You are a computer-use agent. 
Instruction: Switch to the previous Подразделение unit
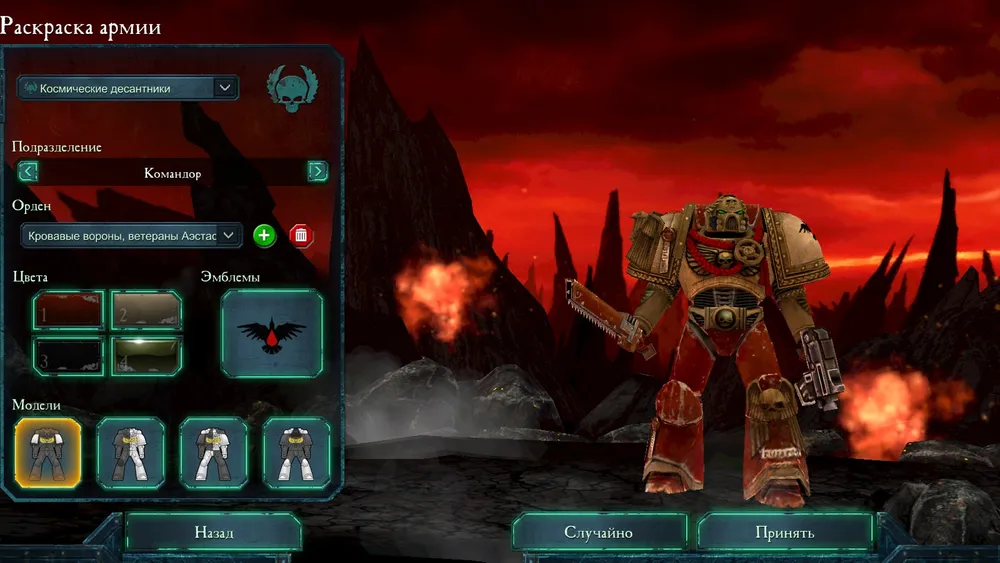28,171
